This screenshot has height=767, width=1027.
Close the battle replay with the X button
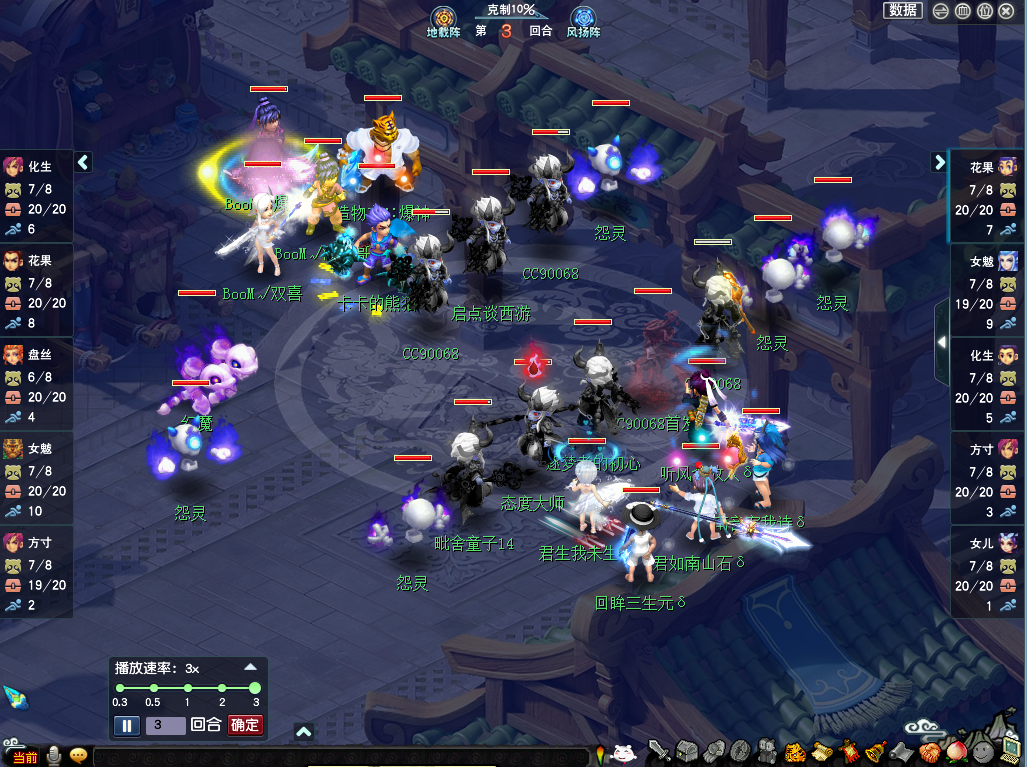coord(1007,11)
